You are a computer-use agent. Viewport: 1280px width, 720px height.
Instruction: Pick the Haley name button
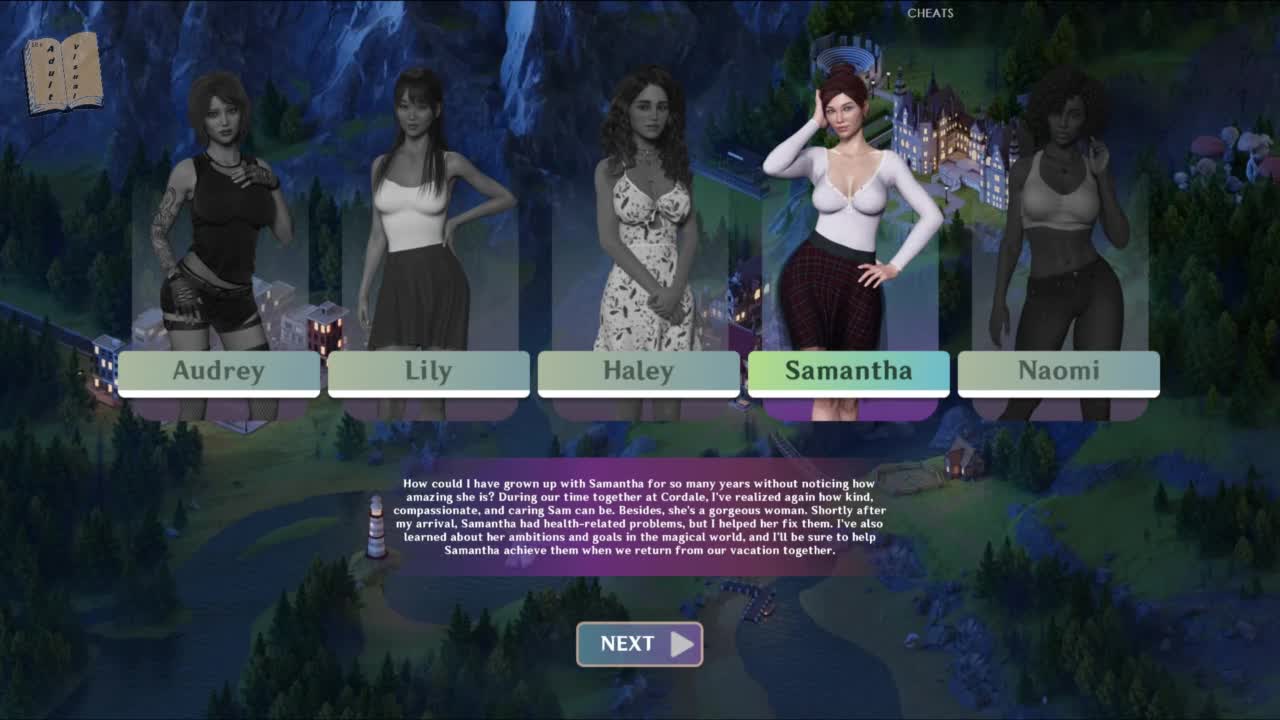638,372
